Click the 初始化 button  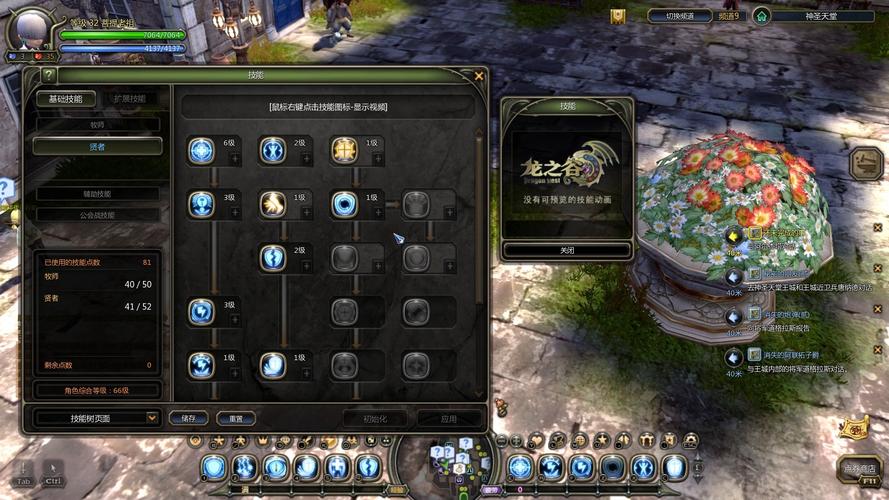tap(375, 418)
